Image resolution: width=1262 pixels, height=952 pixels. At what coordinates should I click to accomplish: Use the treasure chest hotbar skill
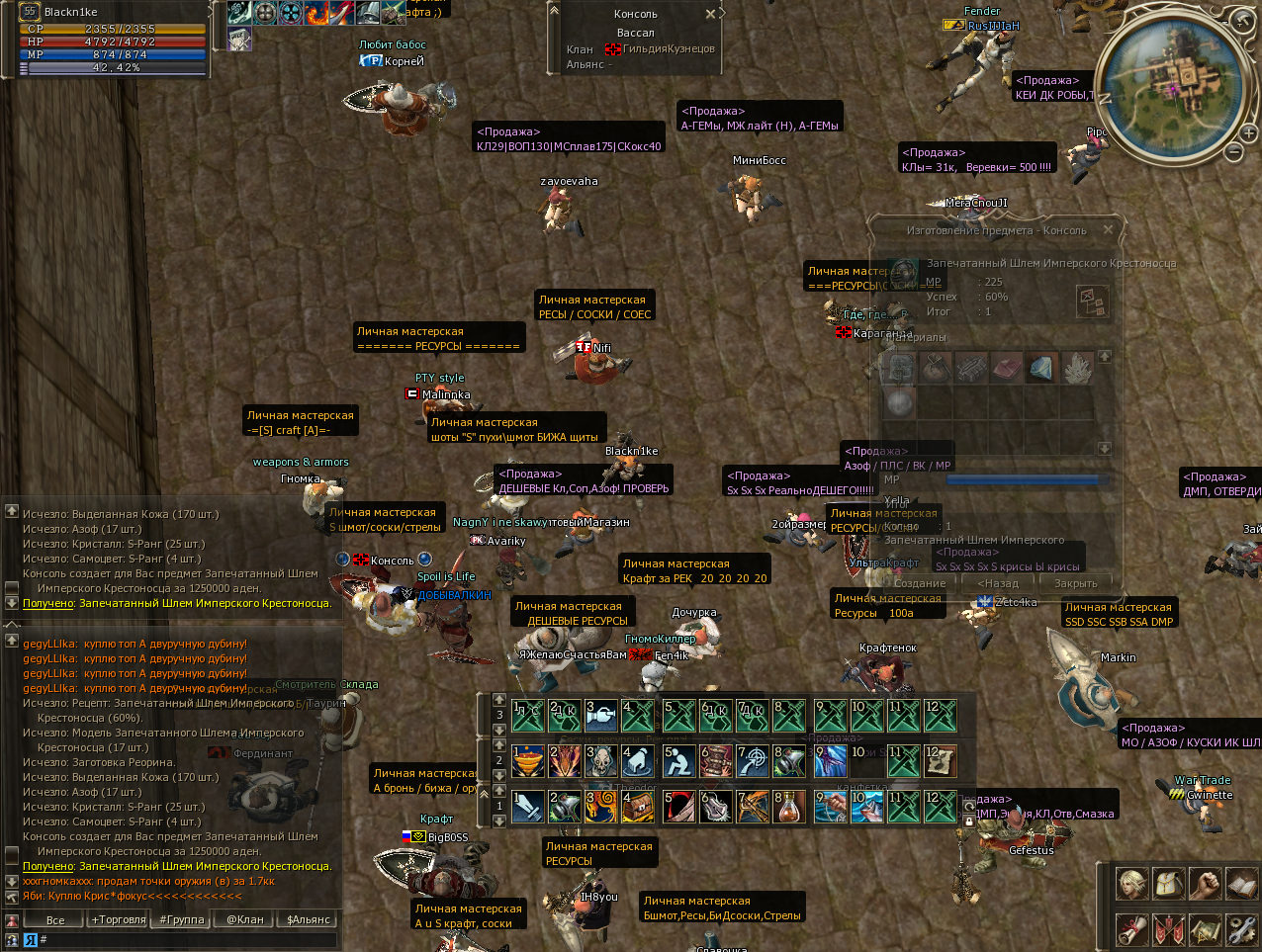coord(637,807)
